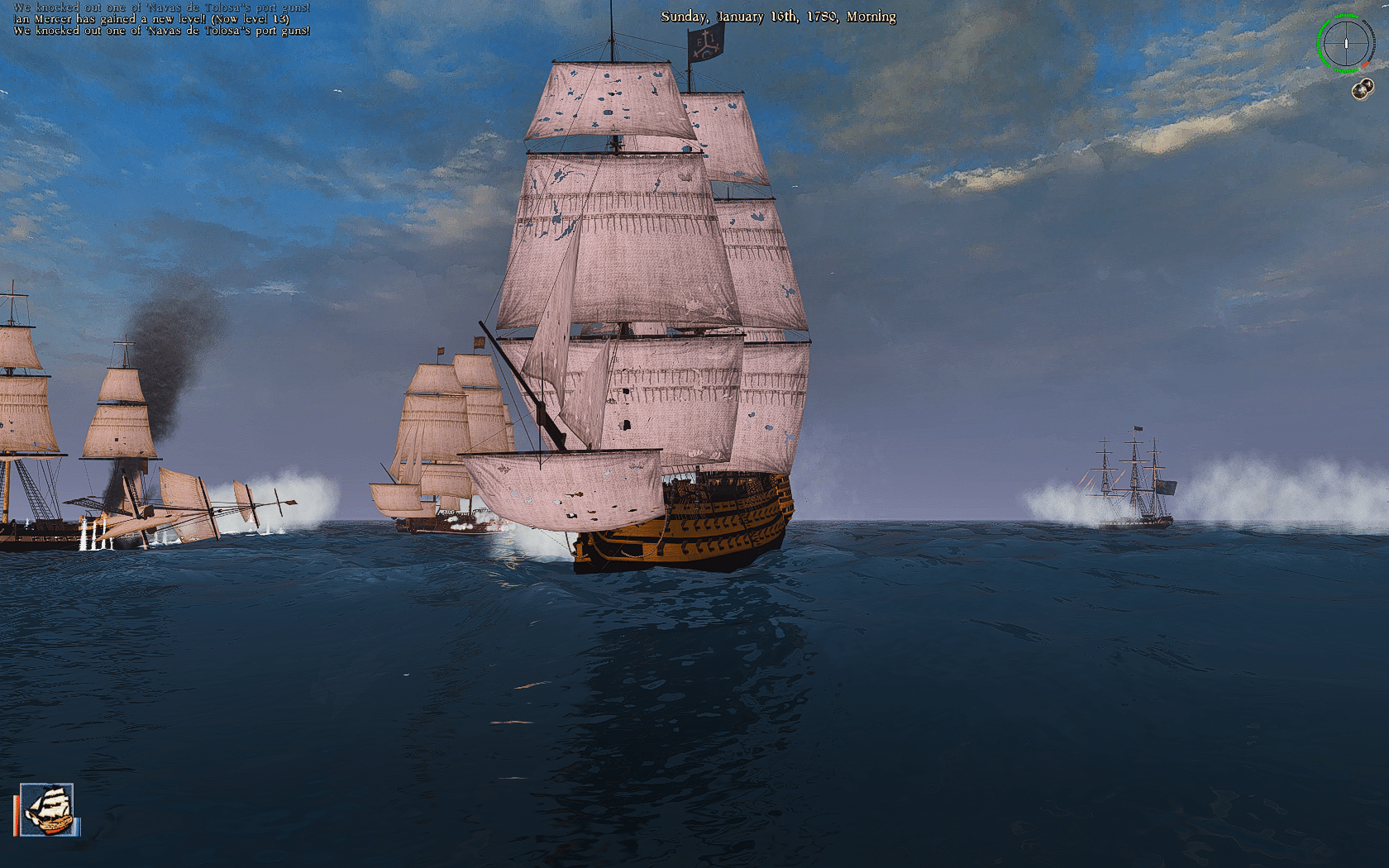Select the chain shot ammo icon

[x=1362, y=88]
